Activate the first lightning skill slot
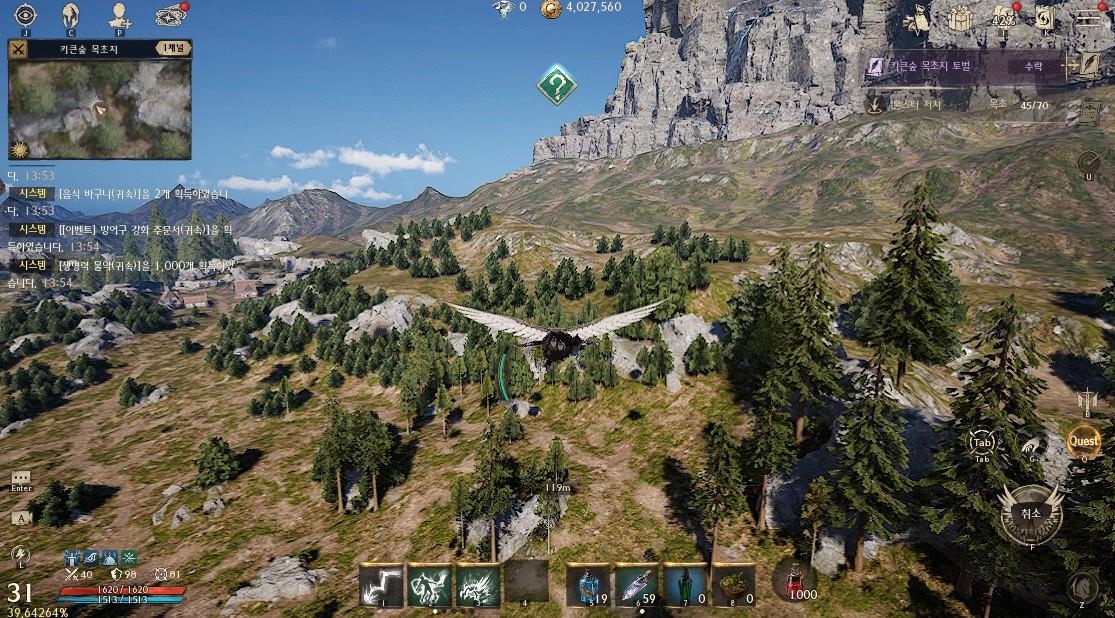 [381, 585]
